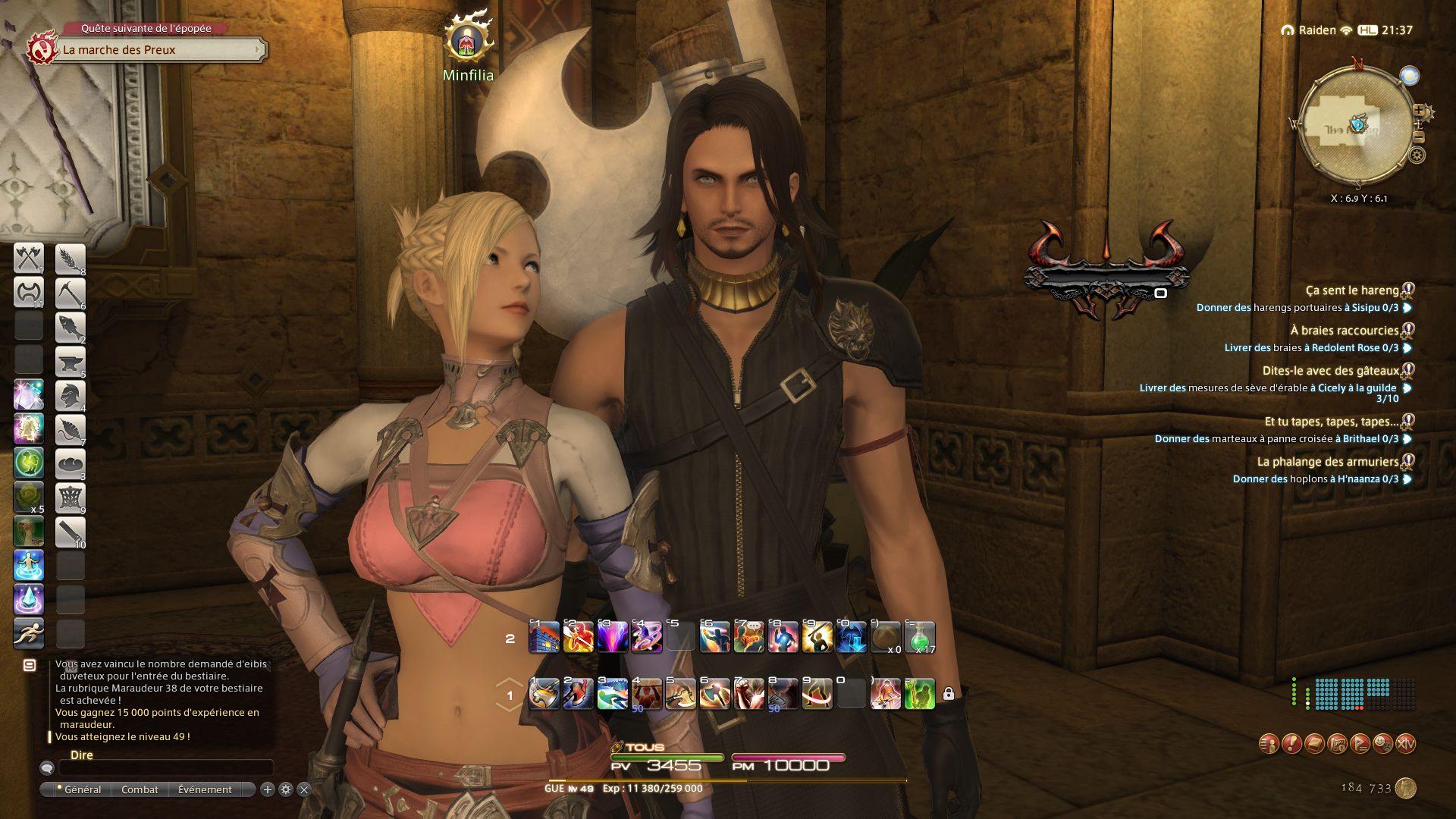This screenshot has width=1456, height=819.
Task: Toggle the hotbar padlock
Action: coord(948,694)
